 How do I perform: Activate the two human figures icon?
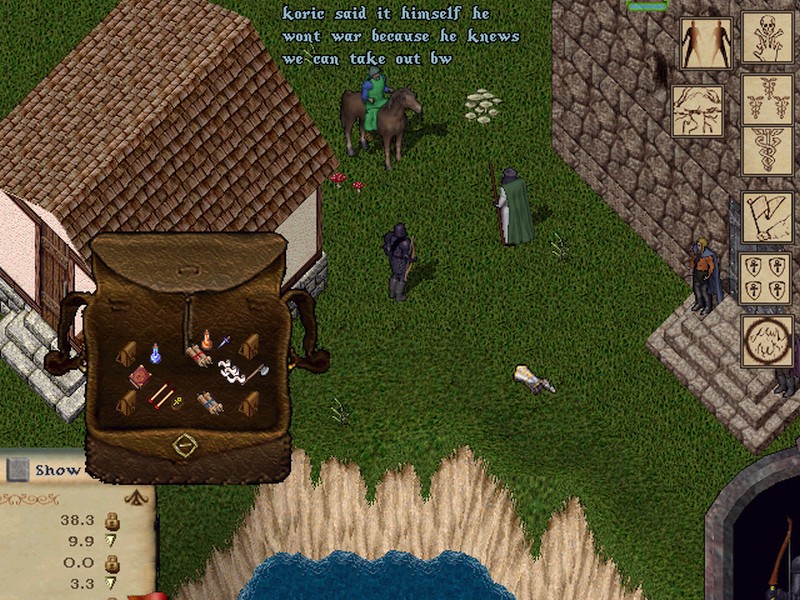[705, 43]
